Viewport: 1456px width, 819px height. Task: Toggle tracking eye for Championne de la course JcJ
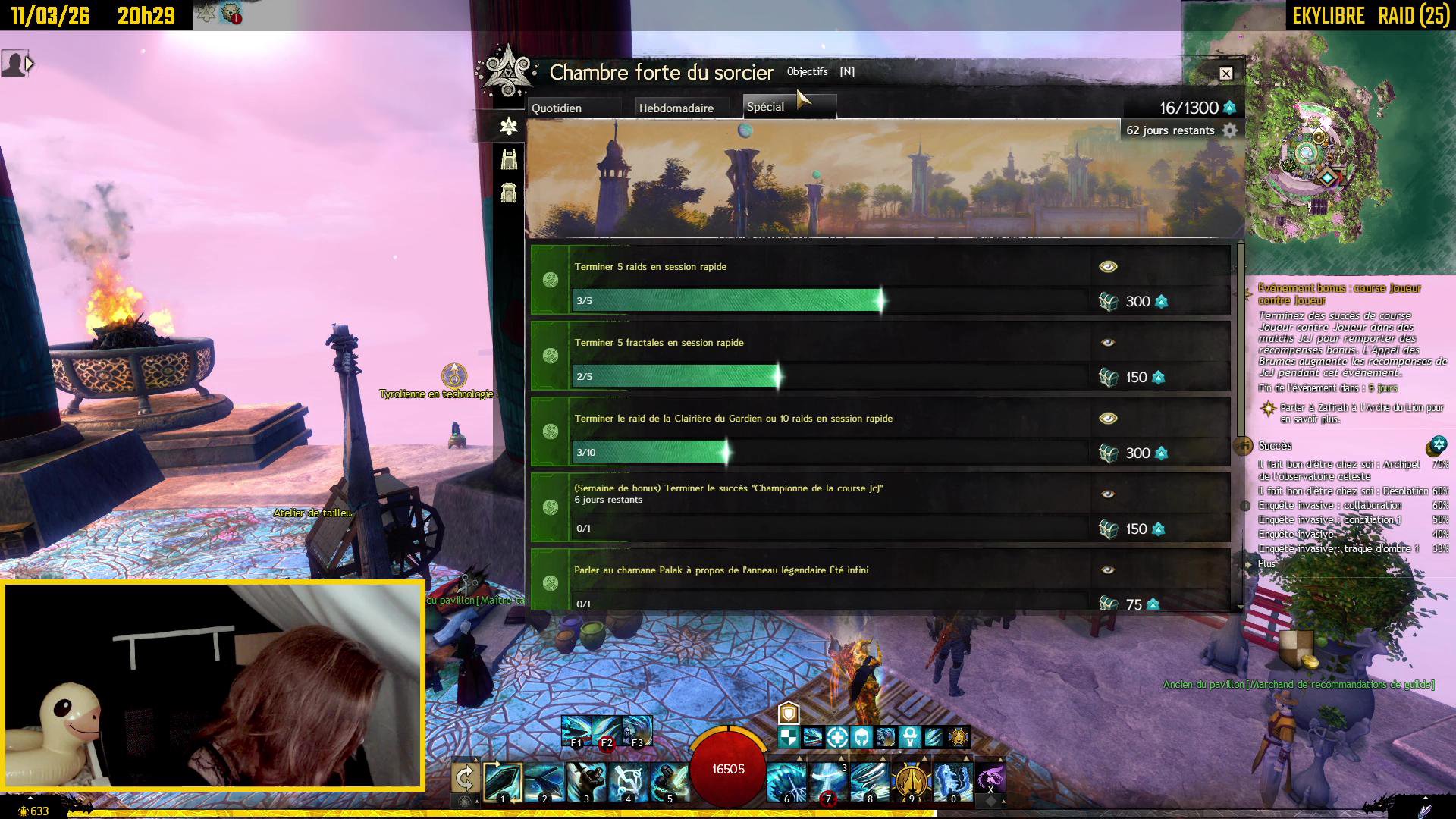(x=1108, y=494)
